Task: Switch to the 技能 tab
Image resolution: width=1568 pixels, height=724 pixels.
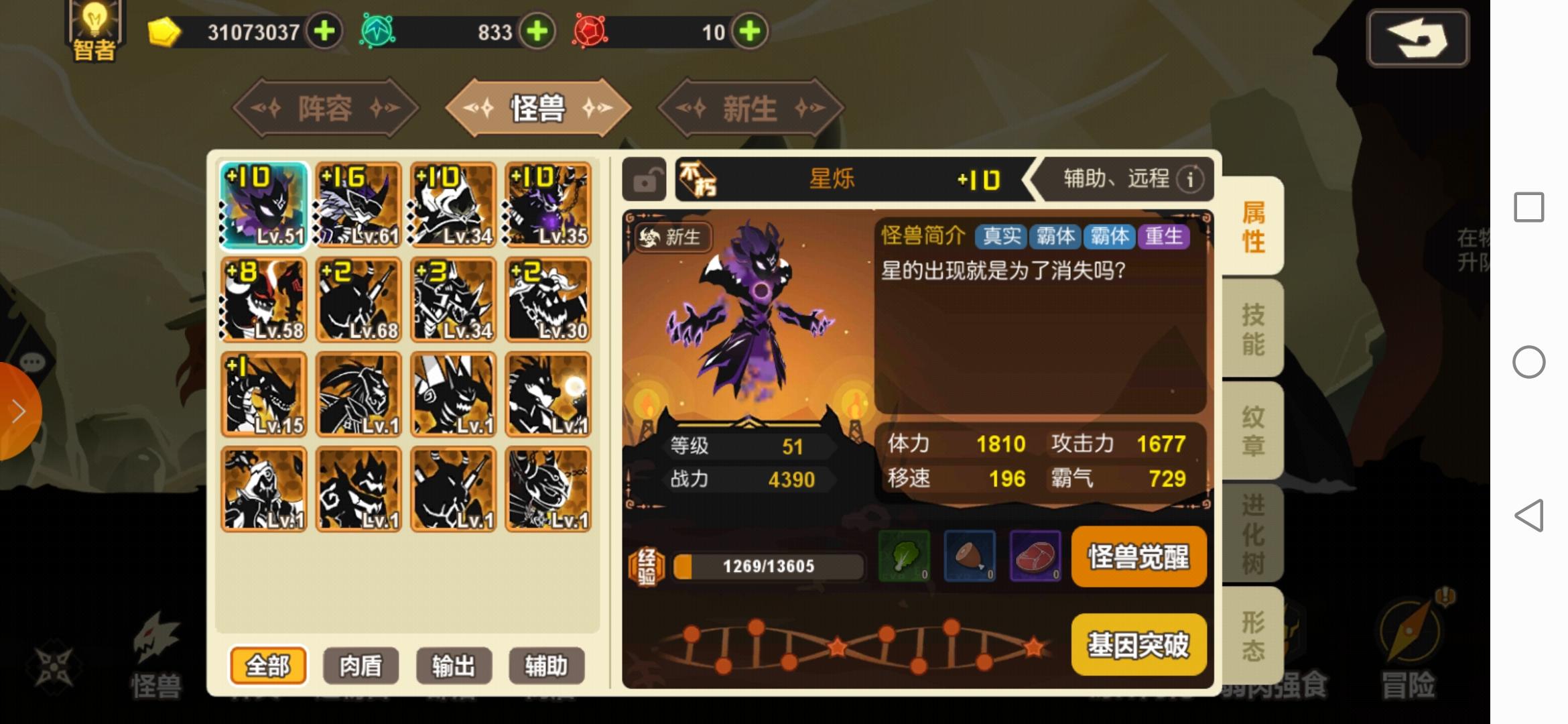Action: coord(1254,328)
